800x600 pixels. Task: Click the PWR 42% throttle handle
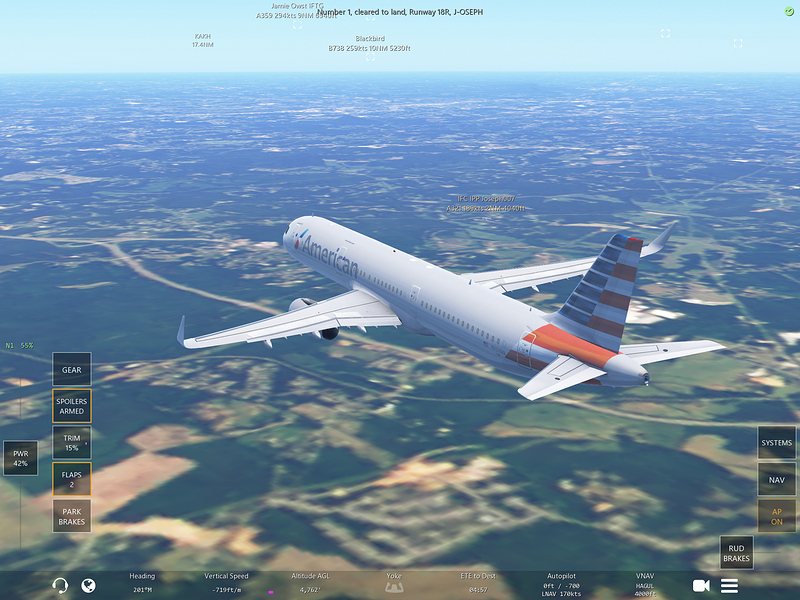point(20,458)
